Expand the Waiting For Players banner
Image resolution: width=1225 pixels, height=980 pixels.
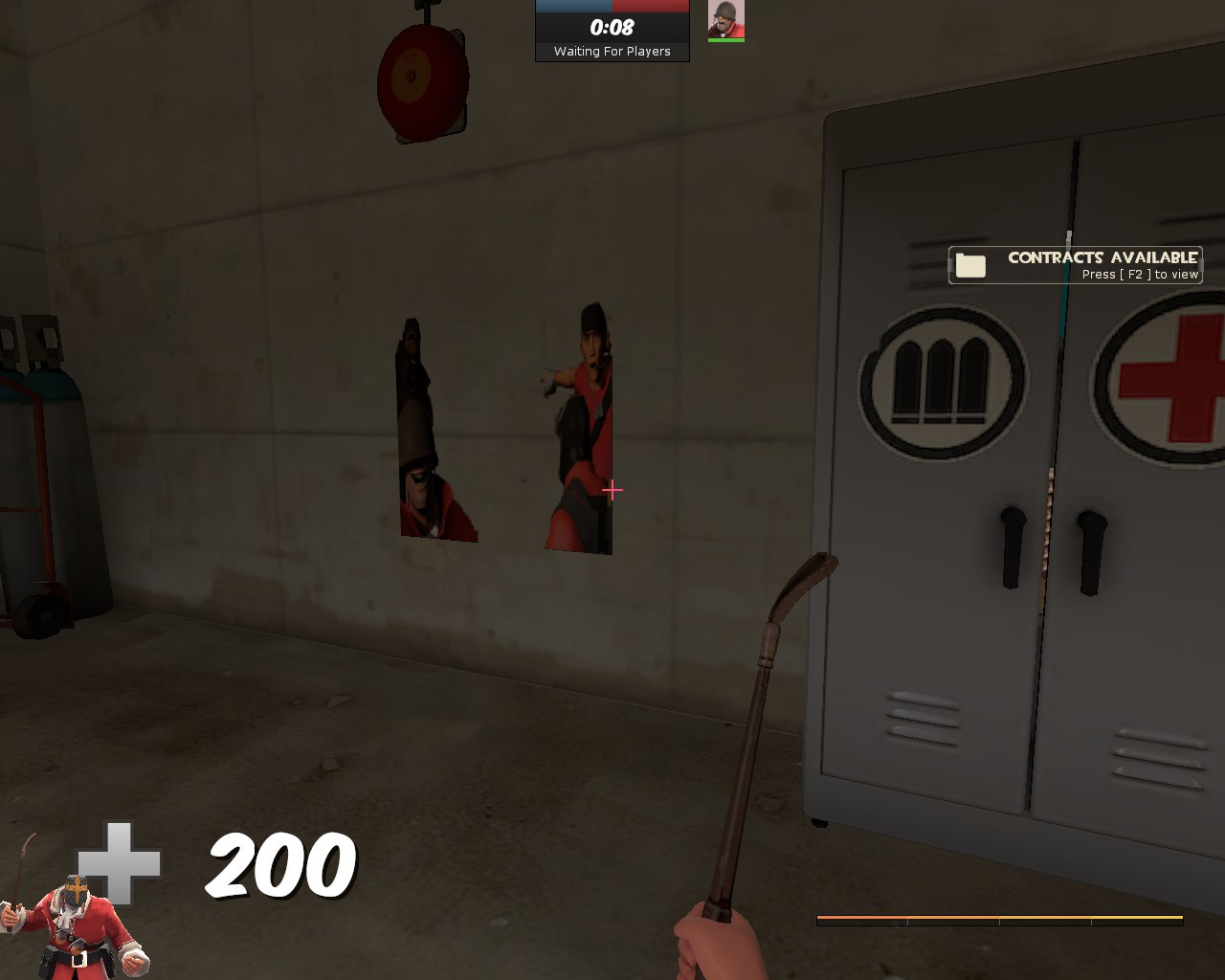[x=612, y=52]
